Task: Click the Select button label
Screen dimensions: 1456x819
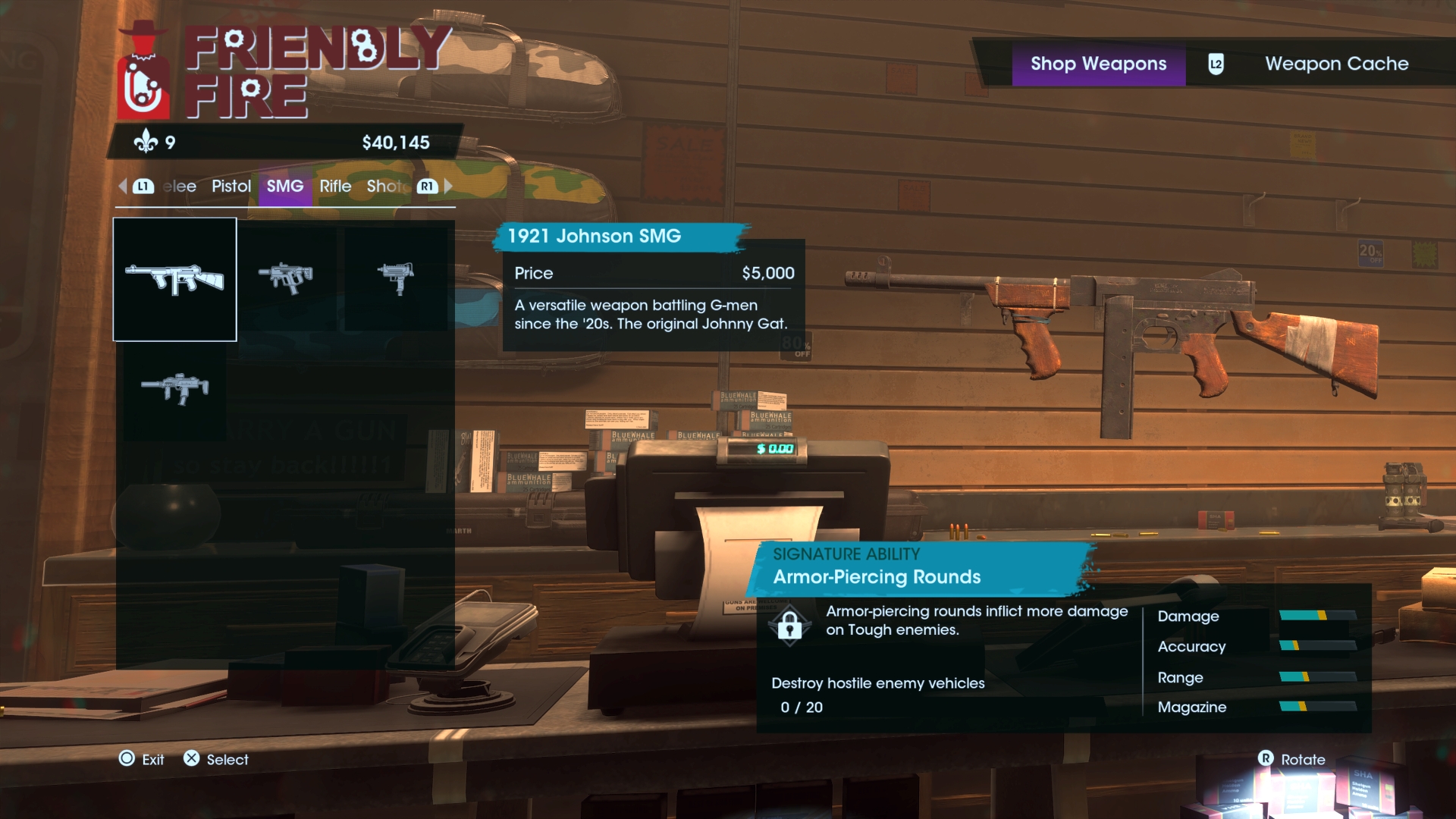Action: (227, 759)
